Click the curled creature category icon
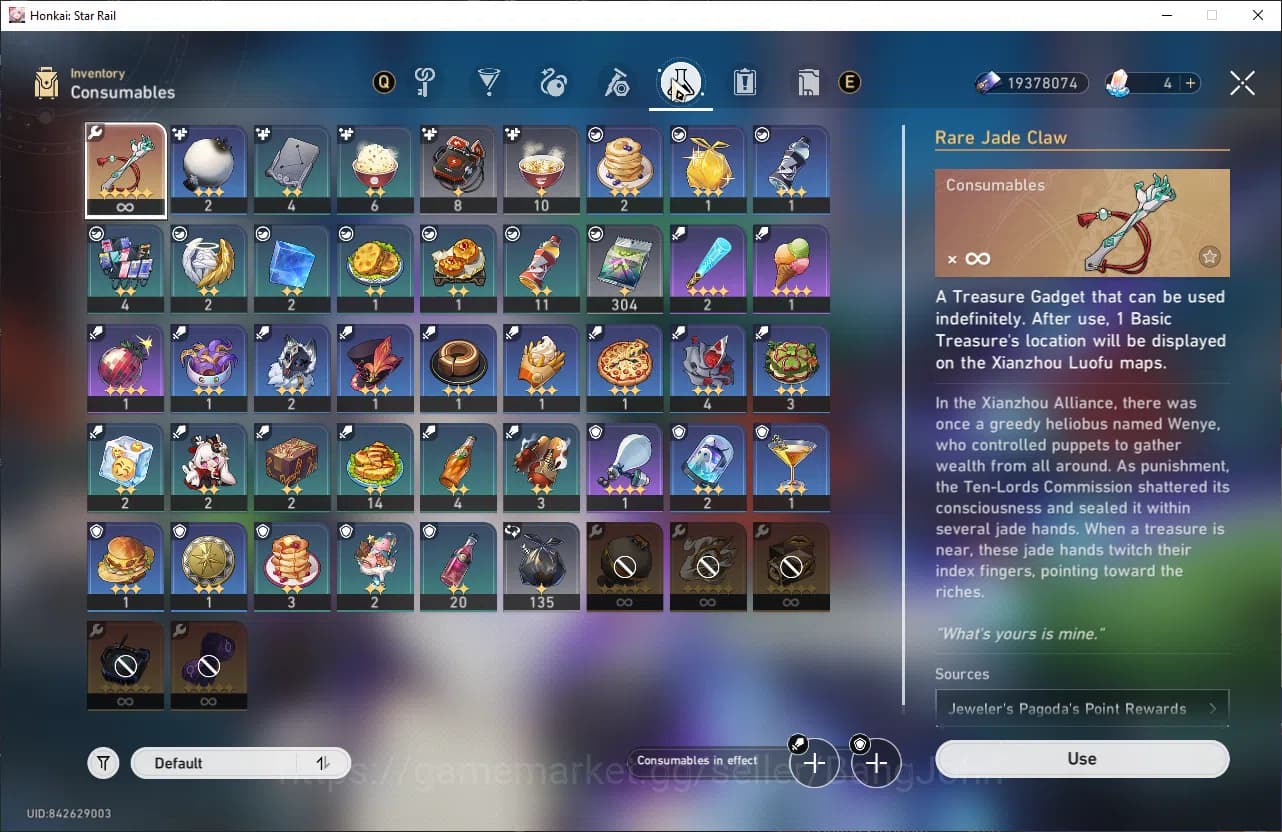The image size is (1282, 832). click(553, 82)
